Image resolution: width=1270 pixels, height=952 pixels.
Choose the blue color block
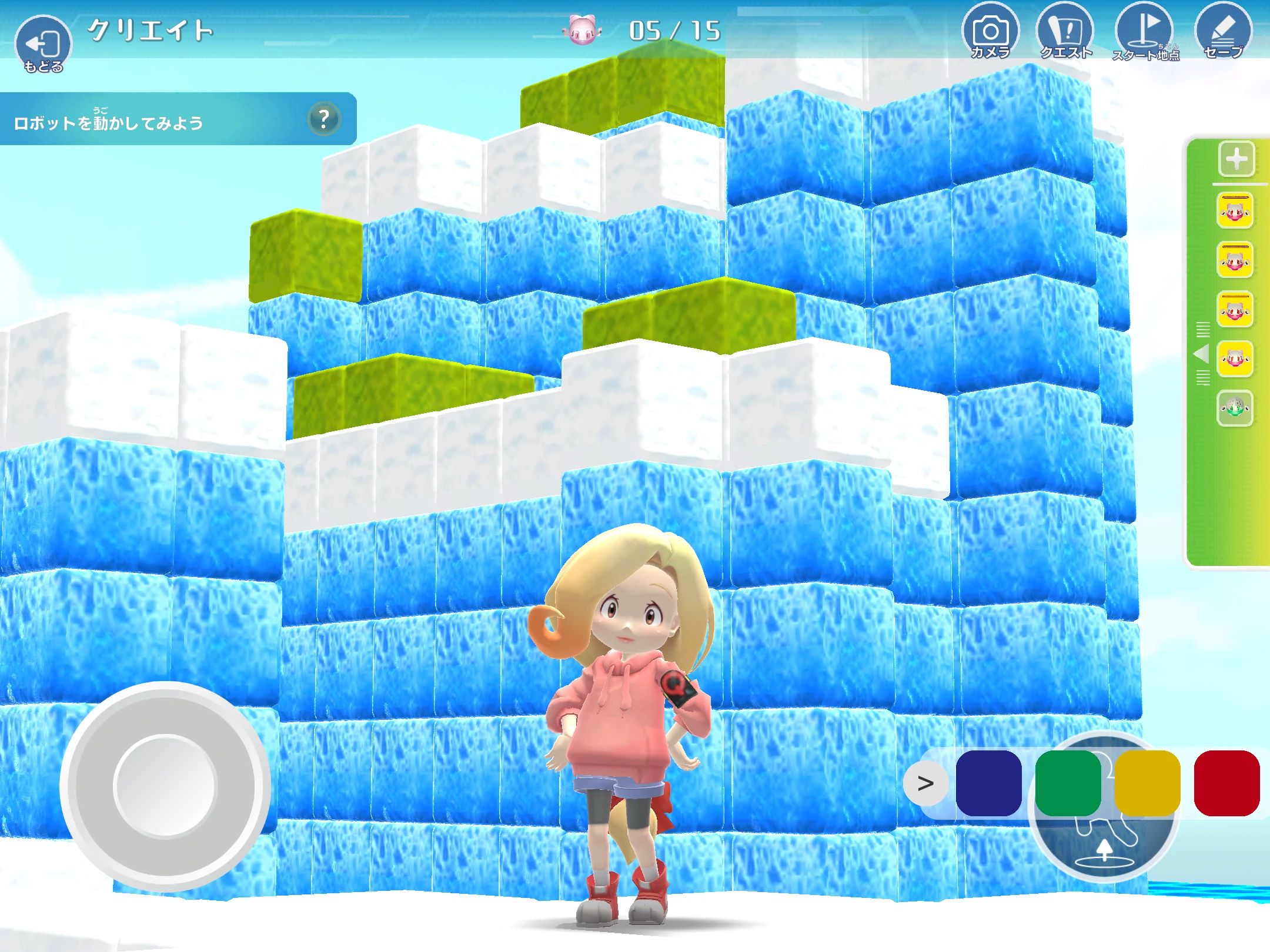point(988,783)
